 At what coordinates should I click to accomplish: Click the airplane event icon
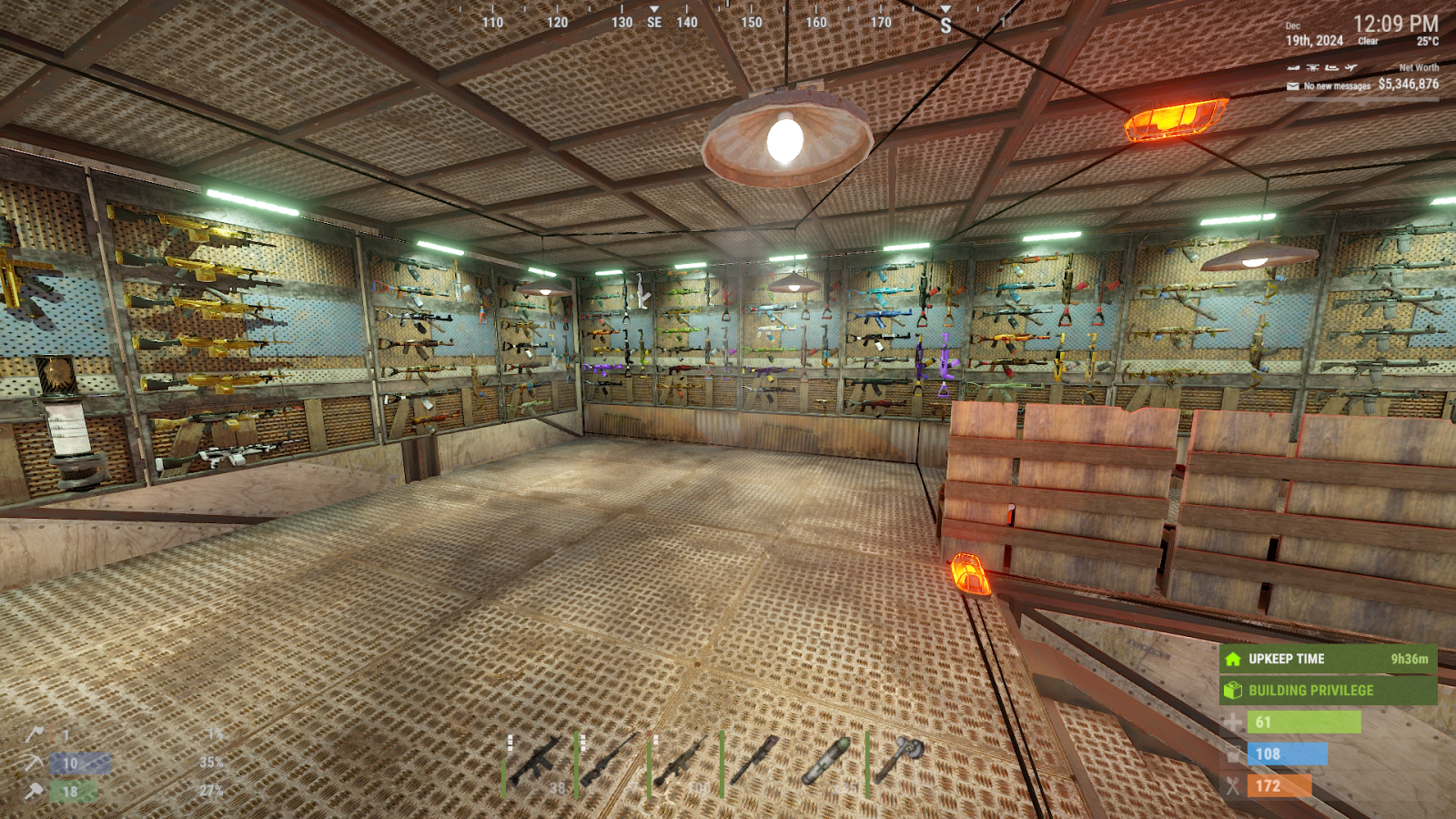(x=1351, y=67)
